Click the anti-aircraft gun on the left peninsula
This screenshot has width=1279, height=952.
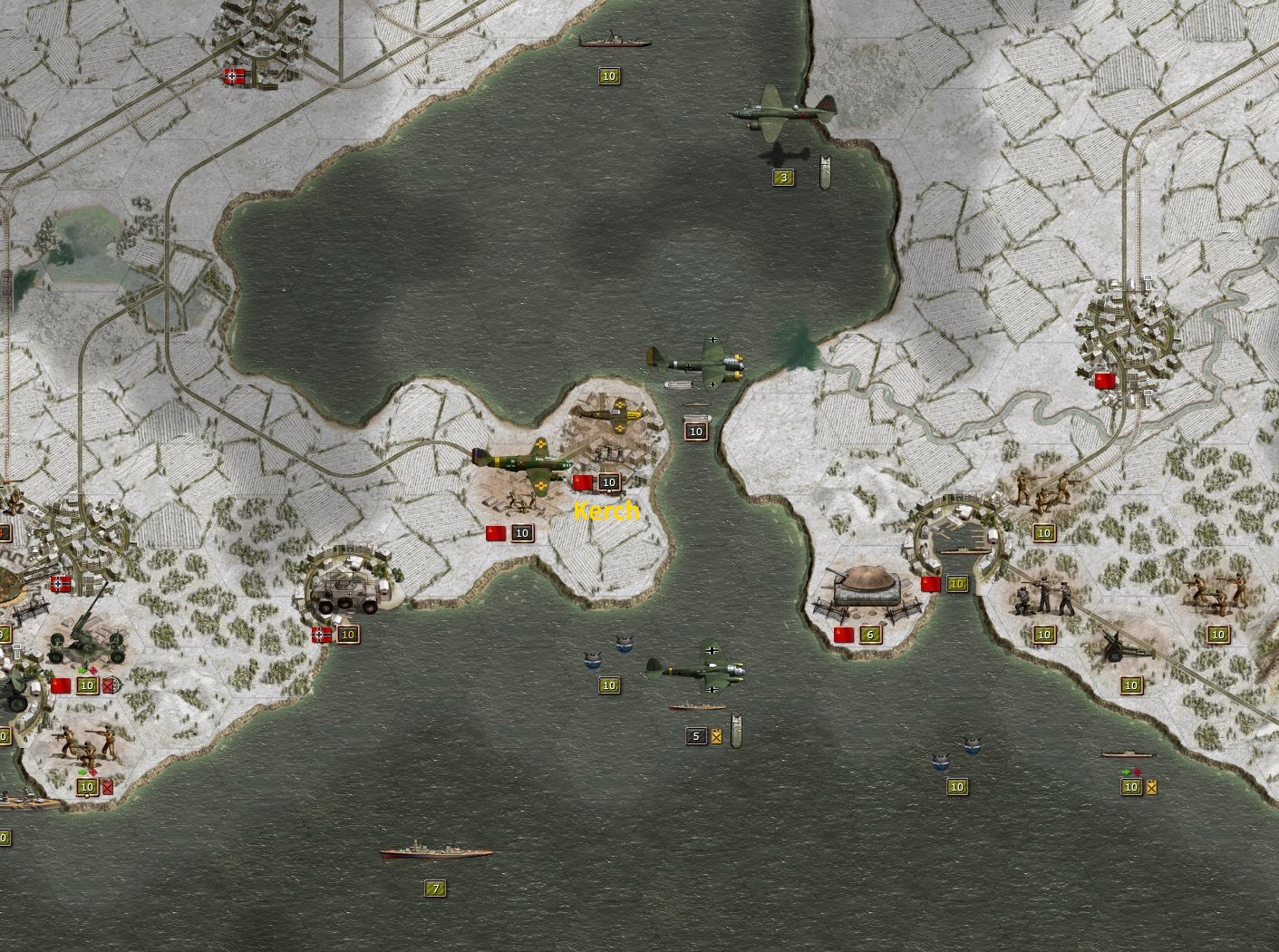coord(86,646)
